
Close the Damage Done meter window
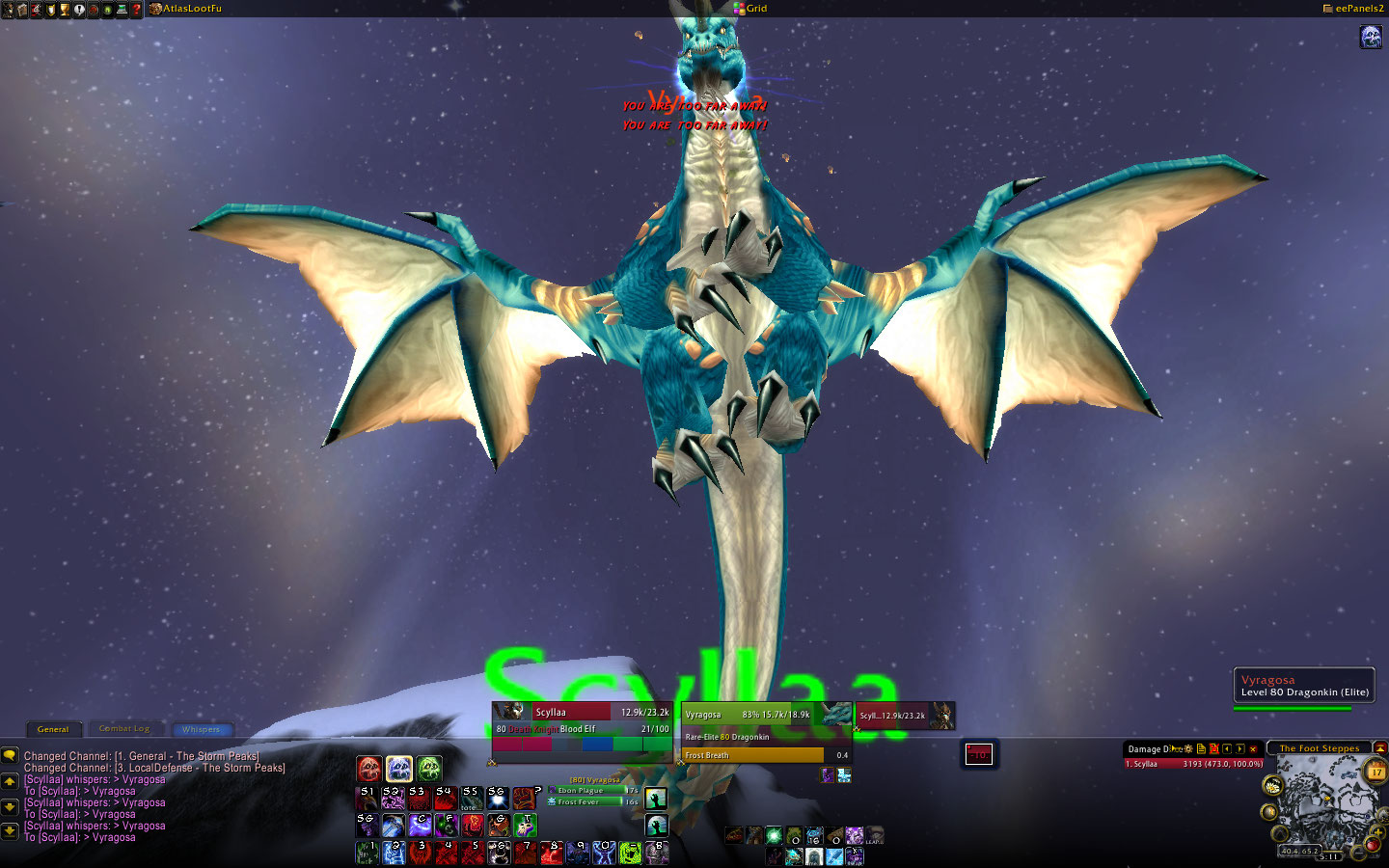[x=1253, y=749]
